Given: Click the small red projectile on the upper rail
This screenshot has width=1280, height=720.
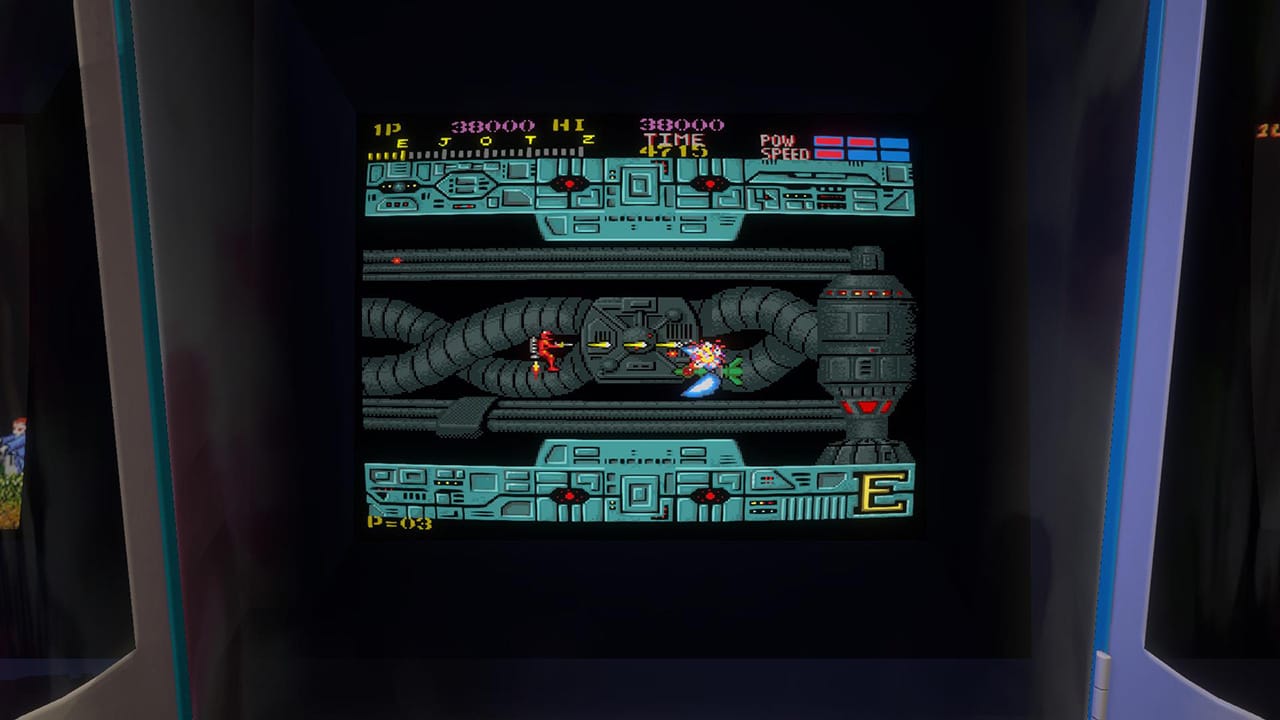Looking at the screenshot, I should coord(398,260).
